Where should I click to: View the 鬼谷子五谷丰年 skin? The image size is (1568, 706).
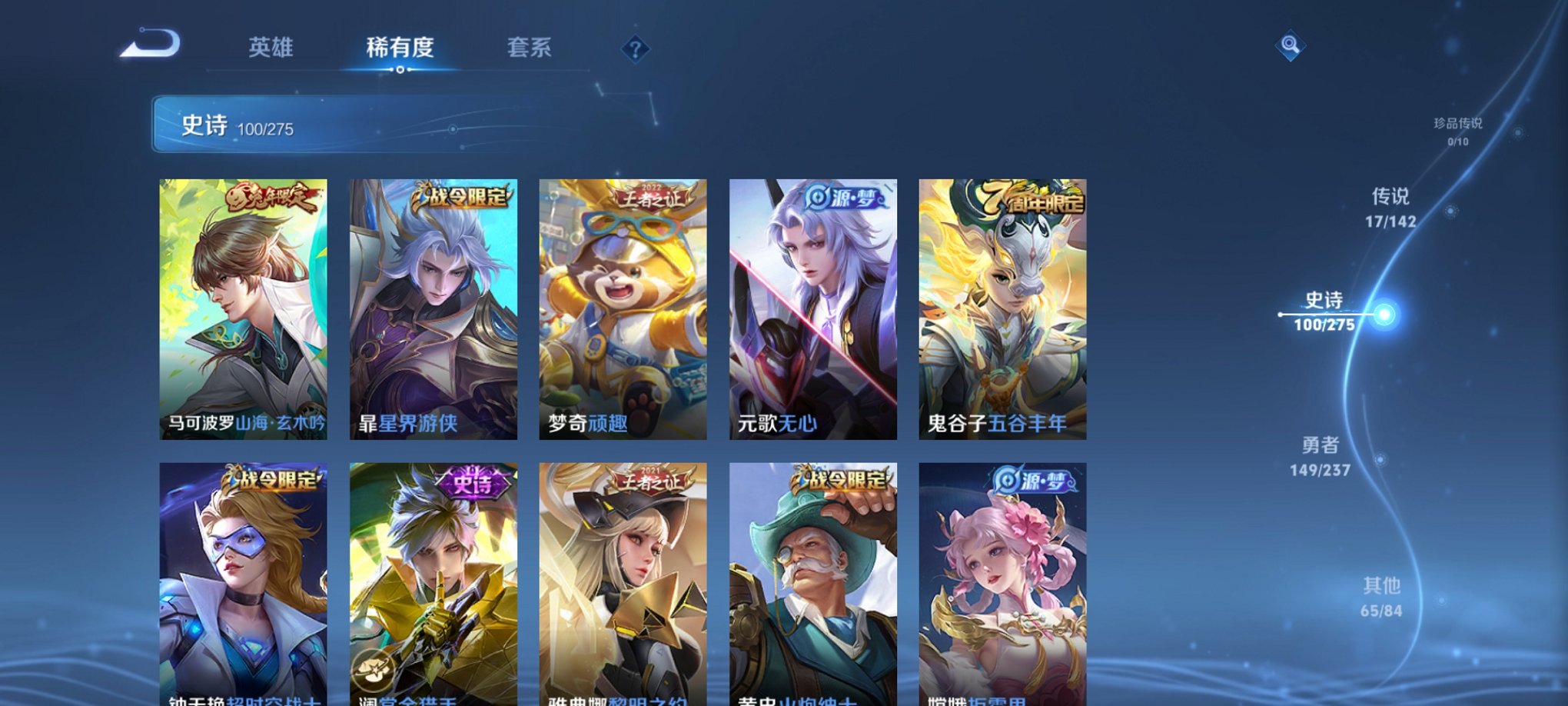(x=1005, y=311)
